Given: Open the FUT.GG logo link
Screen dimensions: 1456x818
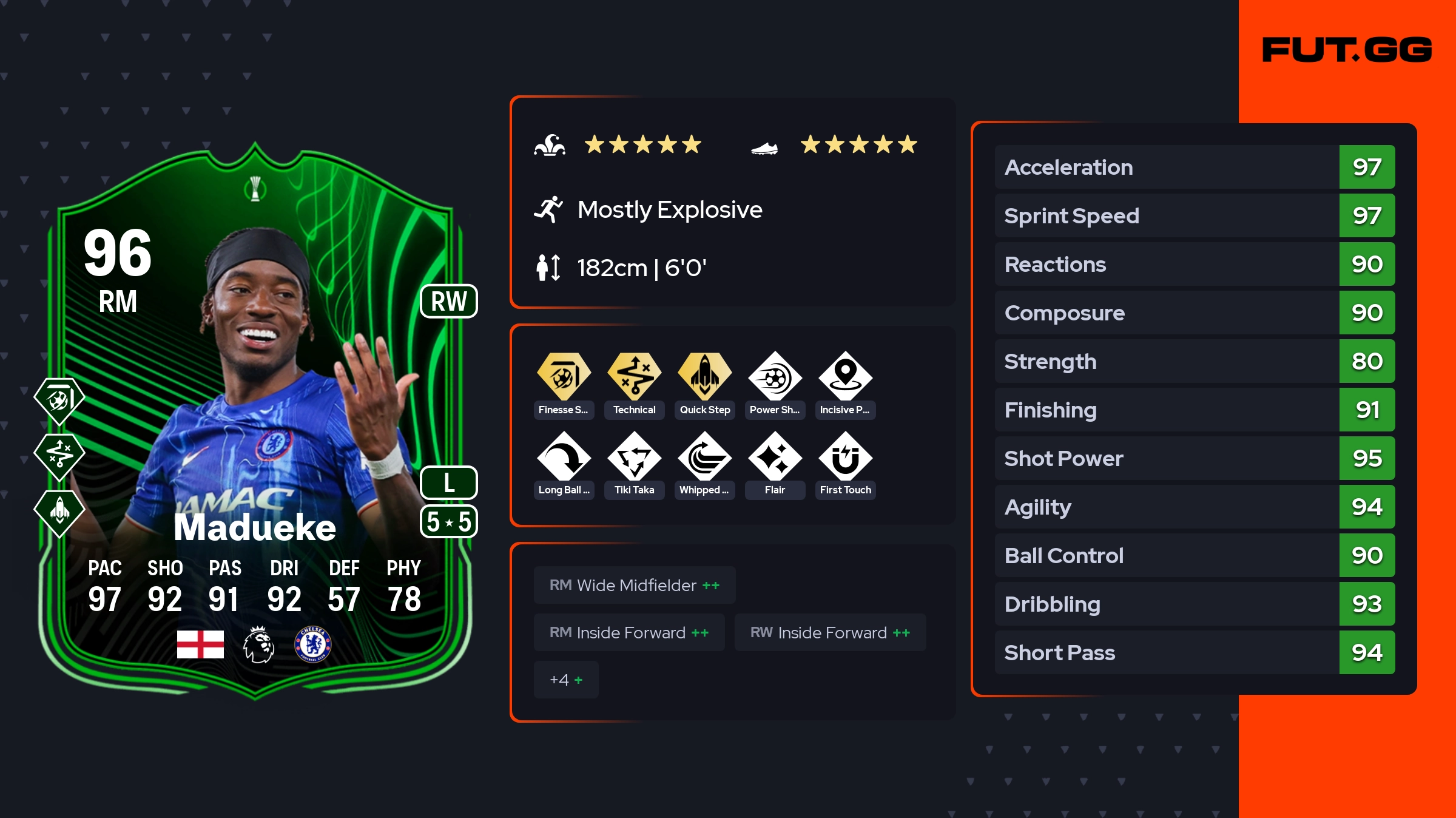Looking at the screenshot, I should (1347, 50).
